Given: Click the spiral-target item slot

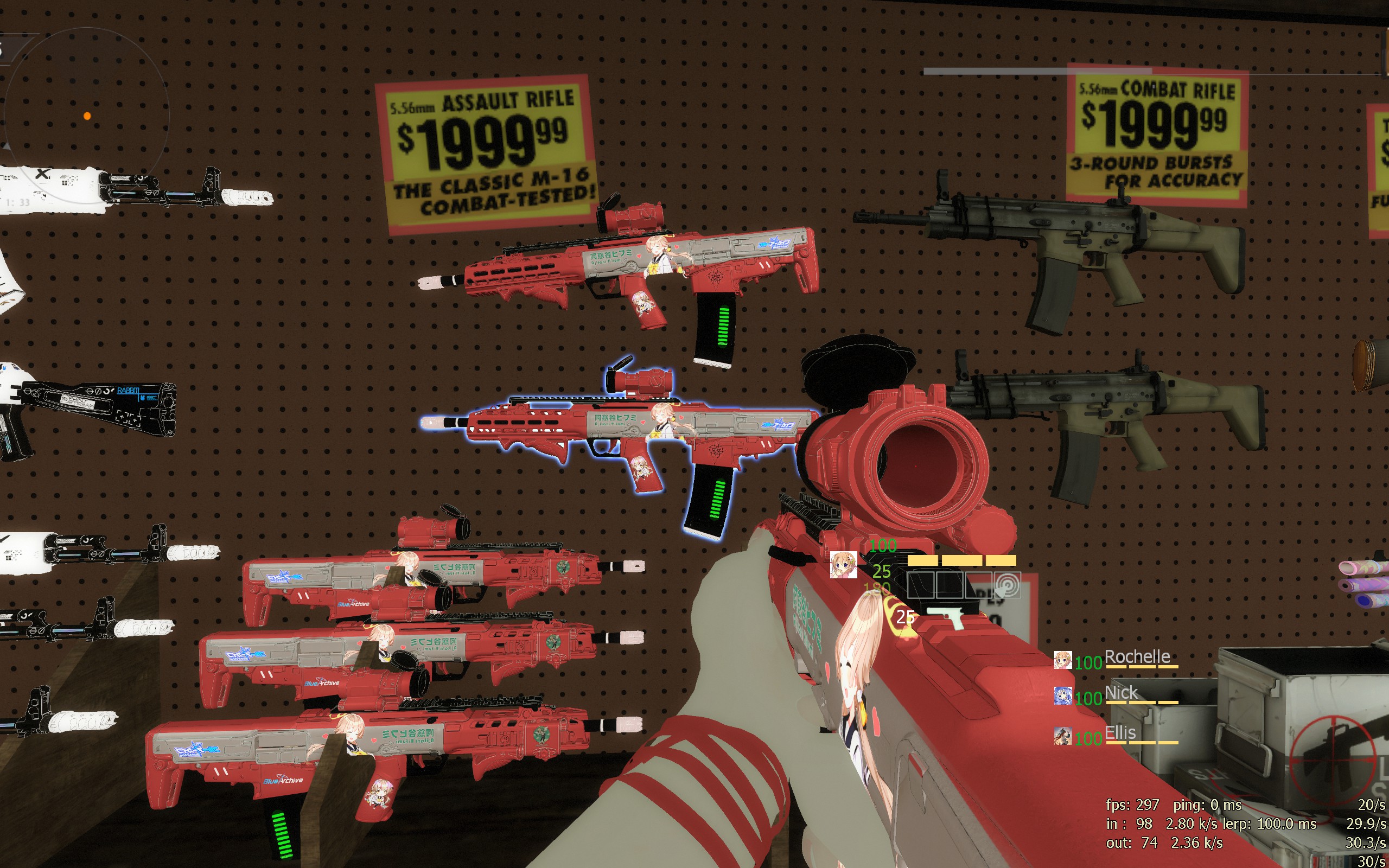Looking at the screenshot, I should coord(1008,585).
